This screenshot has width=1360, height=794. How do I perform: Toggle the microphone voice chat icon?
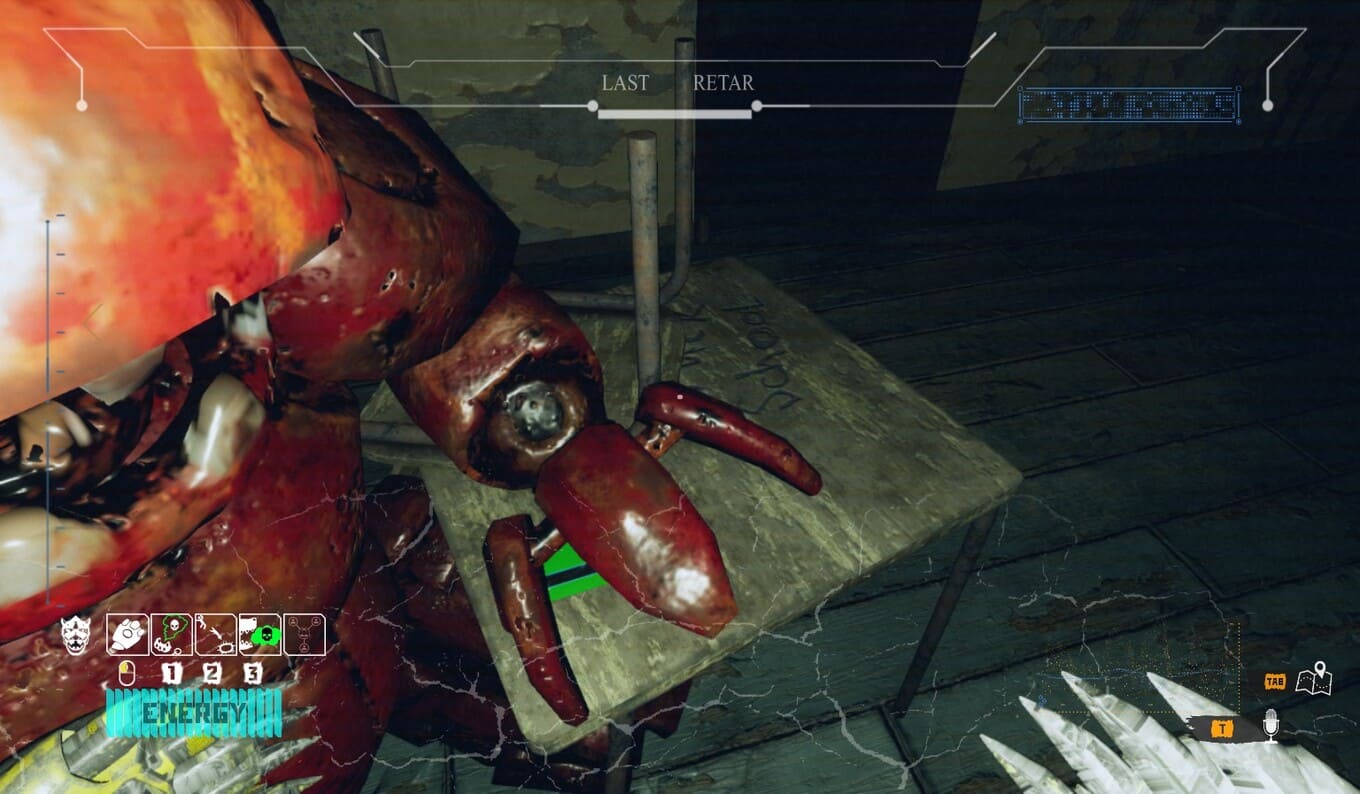pos(1270,725)
